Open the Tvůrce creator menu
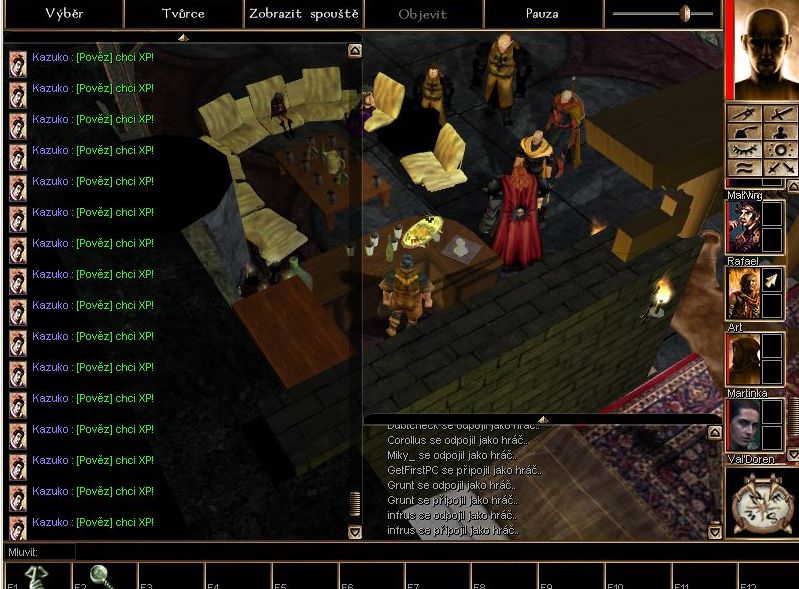 tap(183, 14)
